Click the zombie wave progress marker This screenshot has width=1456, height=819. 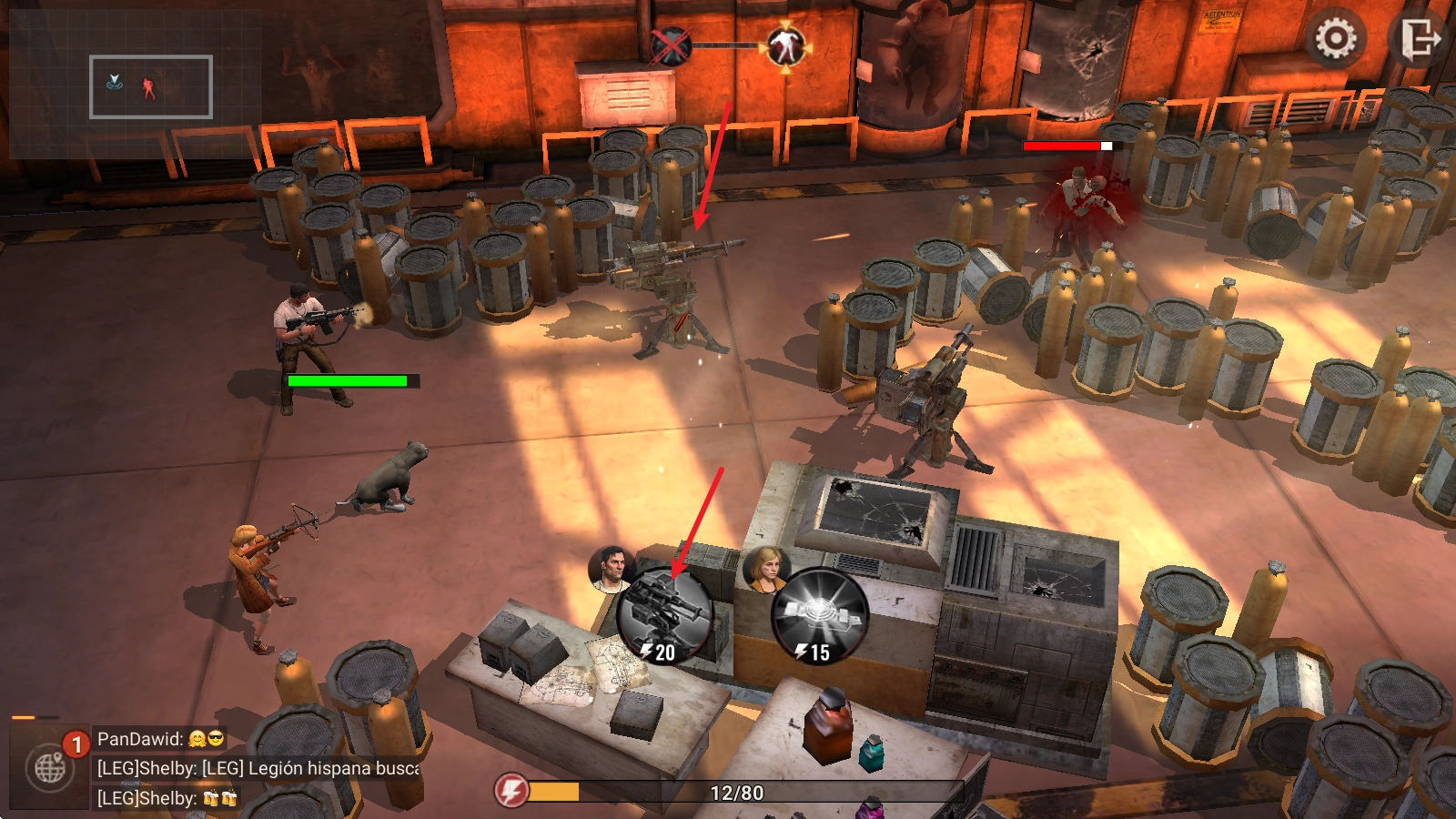[x=785, y=46]
